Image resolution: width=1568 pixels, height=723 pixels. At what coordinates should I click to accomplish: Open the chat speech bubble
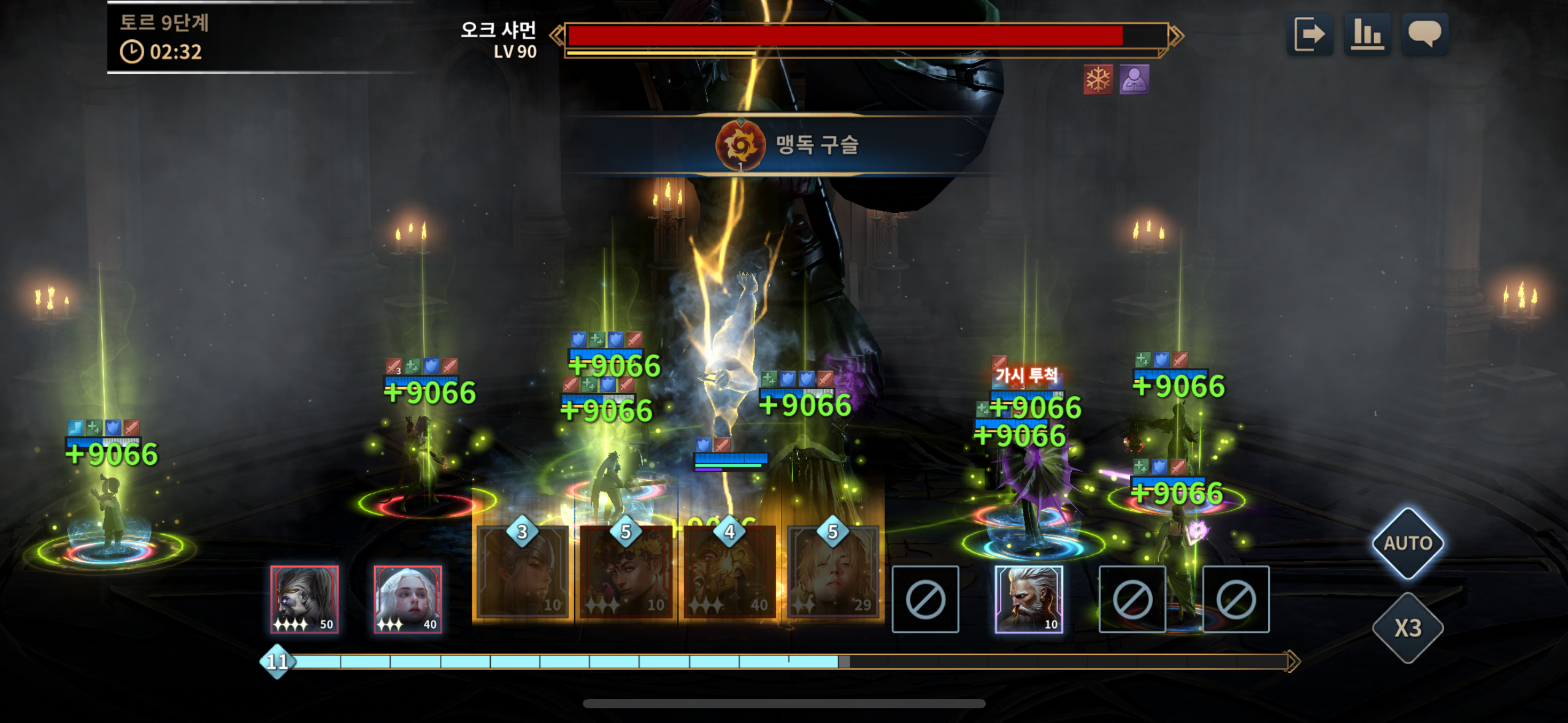click(1424, 34)
